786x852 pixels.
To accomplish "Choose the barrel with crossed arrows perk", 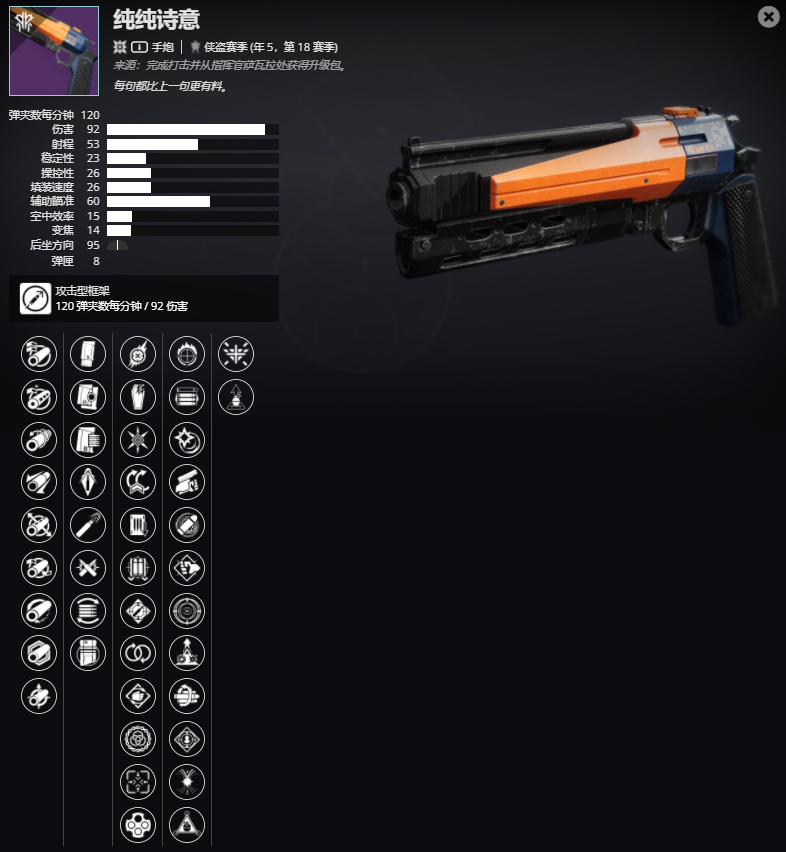I will [x=39, y=525].
